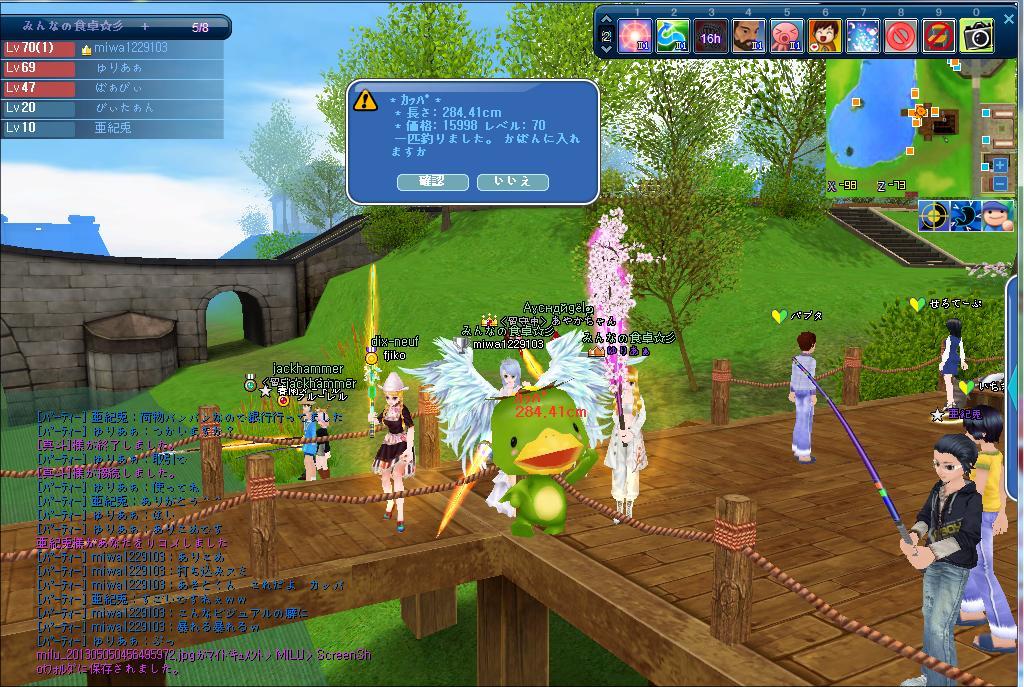Select the 16h timer item in slot 3
The image size is (1024, 687).
711,37
